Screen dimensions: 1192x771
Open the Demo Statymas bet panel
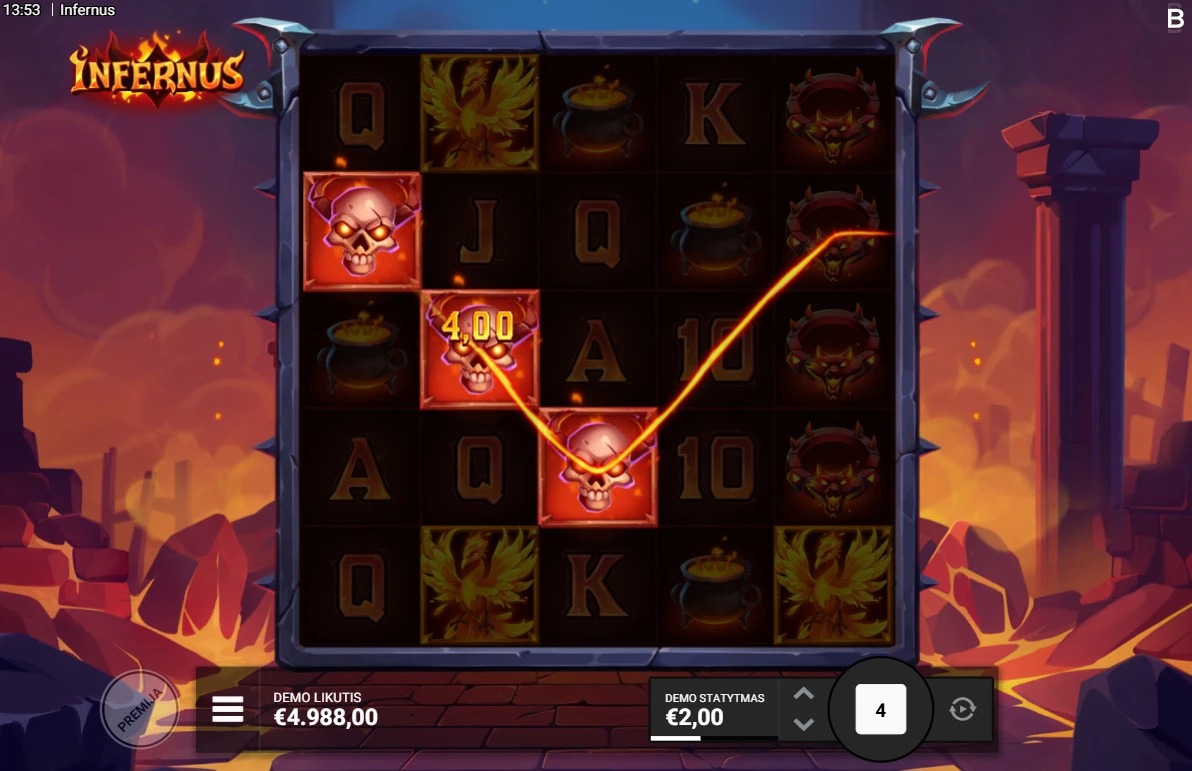click(x=713, y=709)
